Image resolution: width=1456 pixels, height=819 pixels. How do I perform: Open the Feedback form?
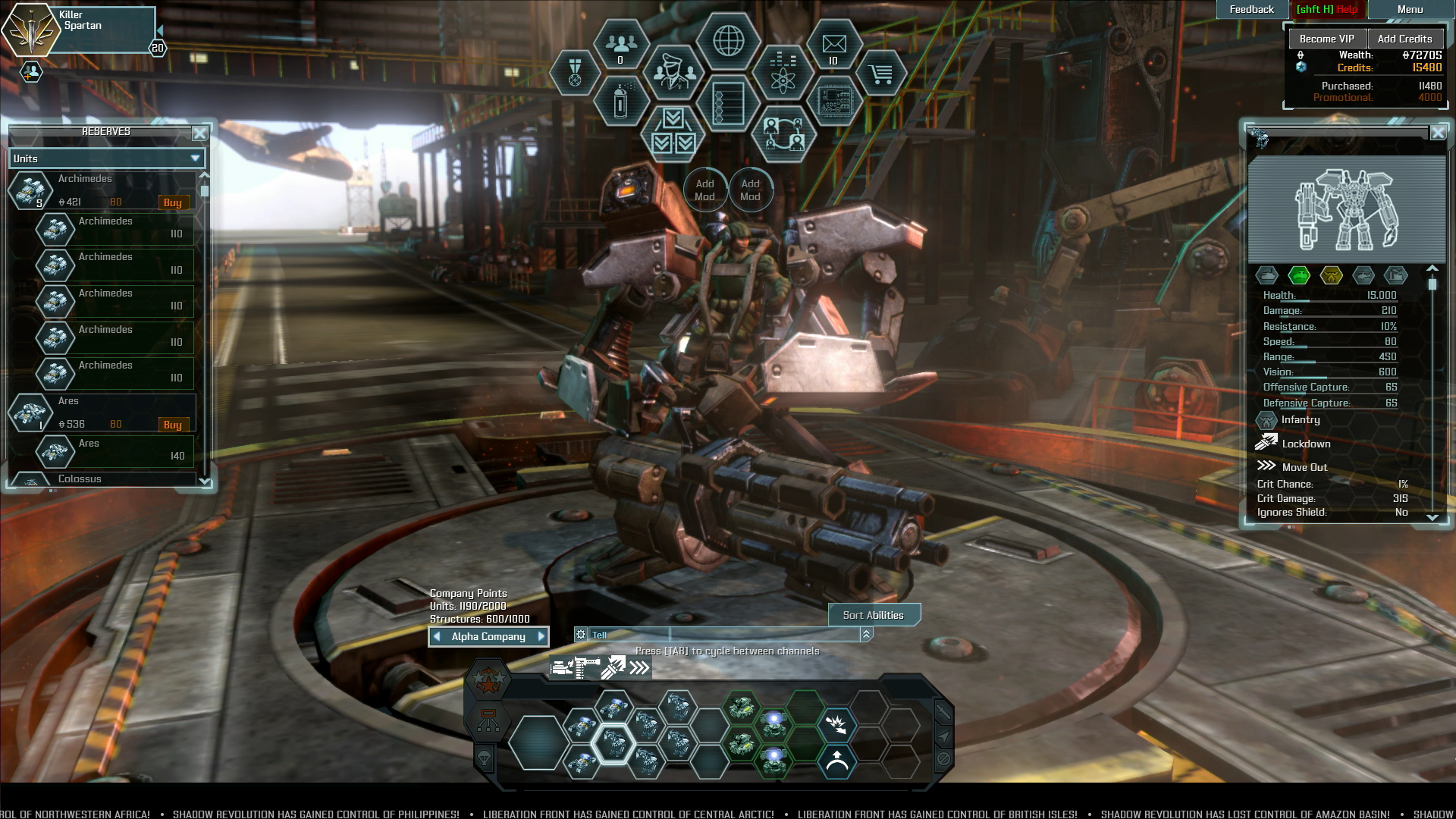coord(1251,10)
